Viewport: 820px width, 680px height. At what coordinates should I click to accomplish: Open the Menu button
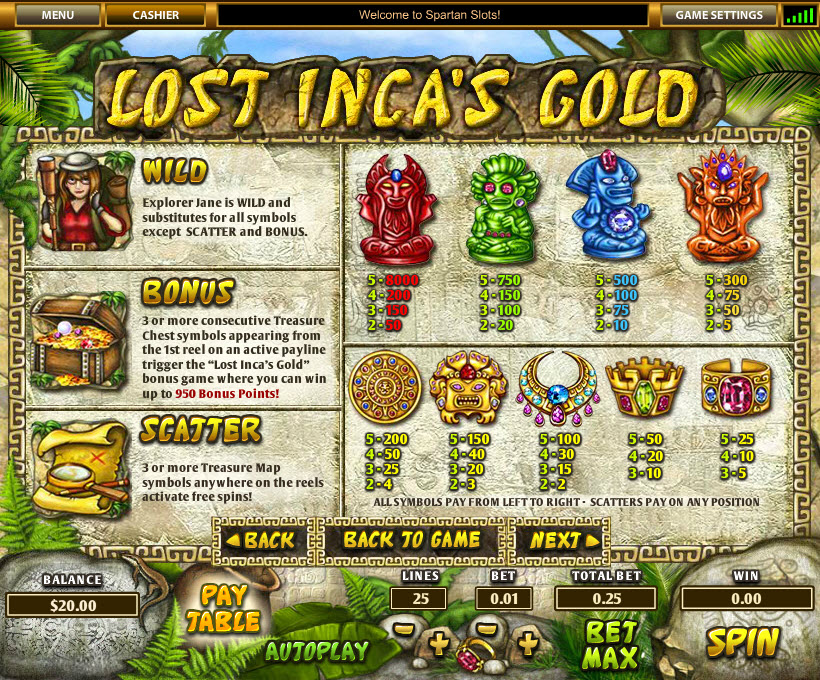pos(58,15)
